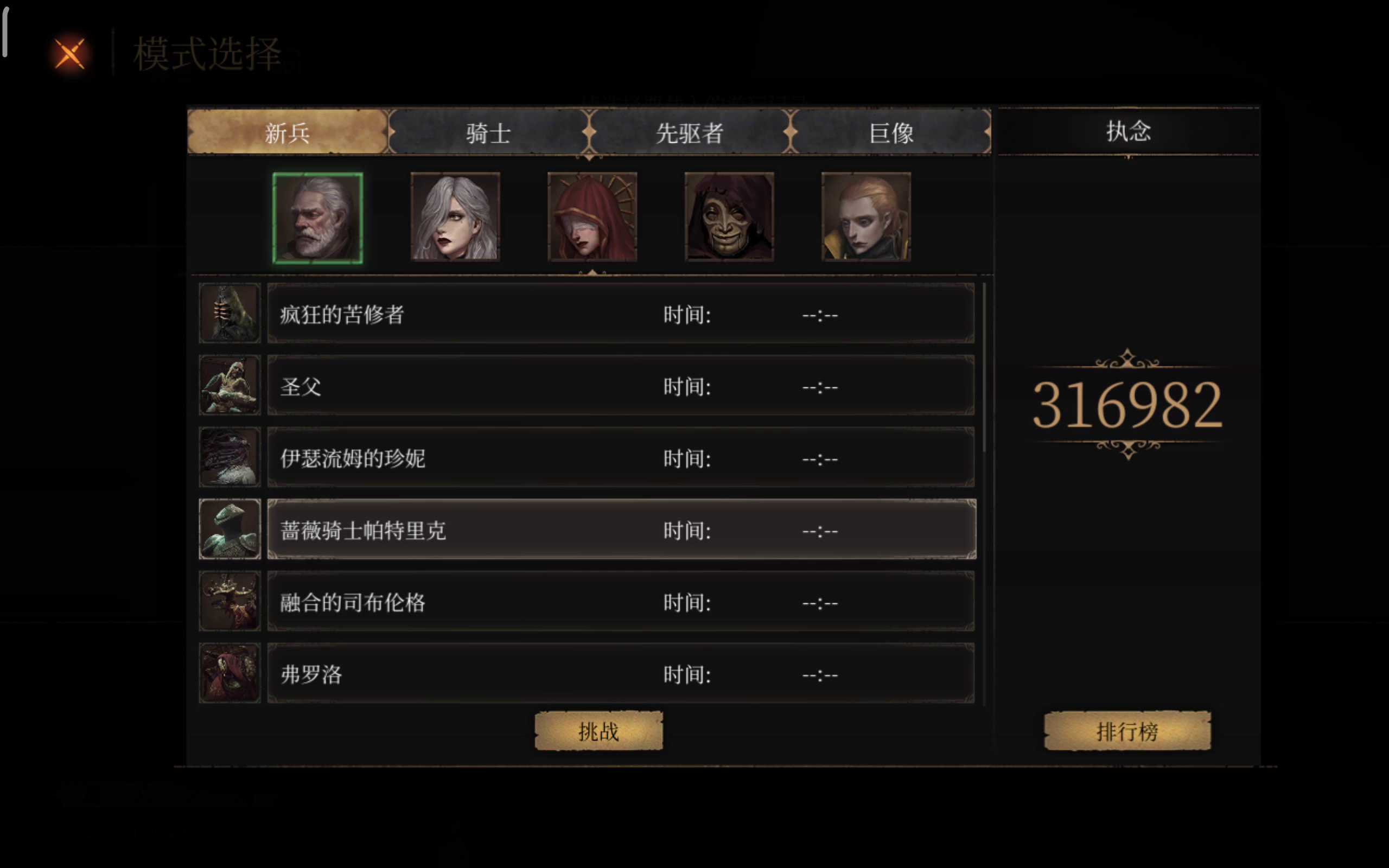This screenshot has width=1389, height=868.
Task: Select the 融合的司布伦格 boss entry
Action: 620,601
